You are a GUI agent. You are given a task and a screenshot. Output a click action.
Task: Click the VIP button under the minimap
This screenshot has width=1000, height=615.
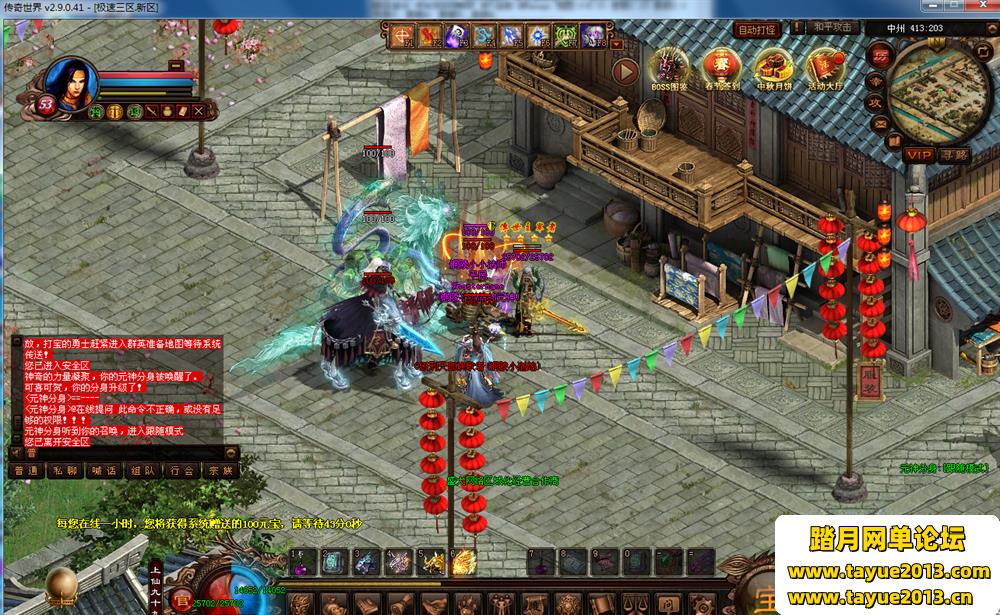(x=918, y=155)
